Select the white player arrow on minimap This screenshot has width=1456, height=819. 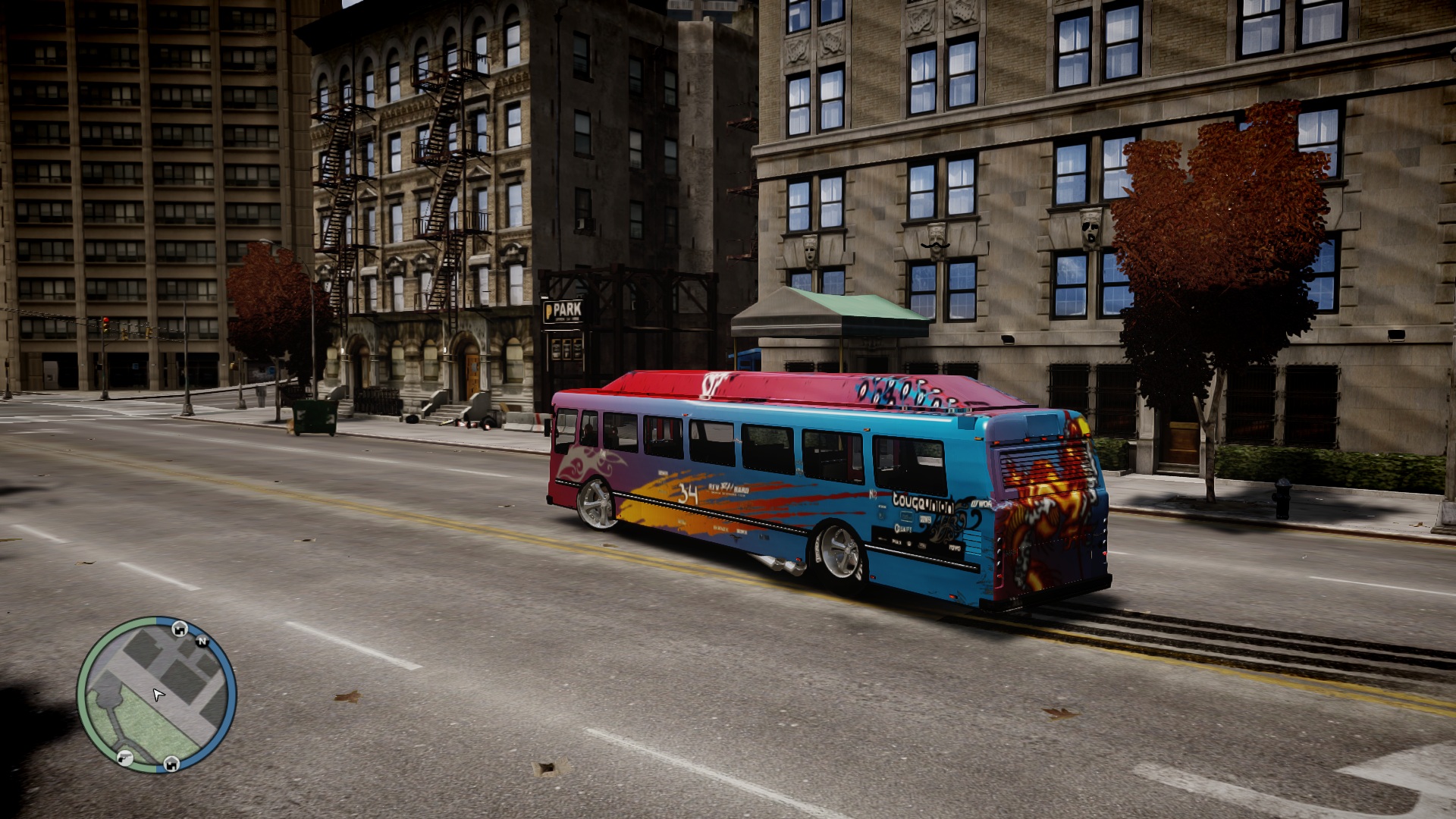tap(158, 695)
